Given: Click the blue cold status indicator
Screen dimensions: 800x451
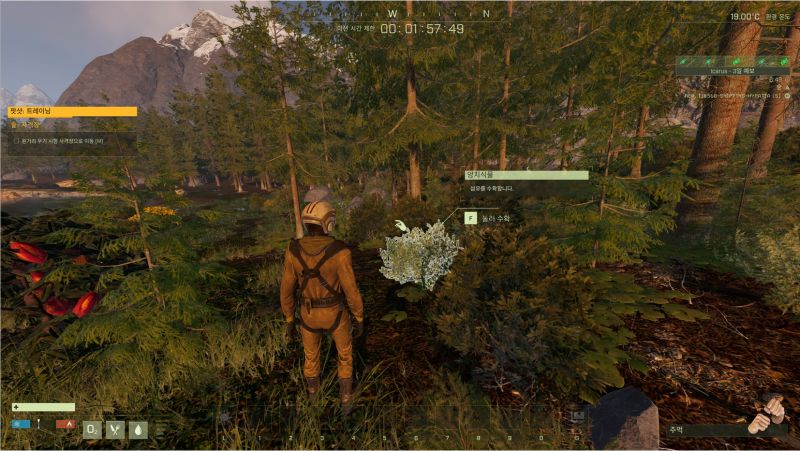Looking at the screenshot, I should (20, 424).
